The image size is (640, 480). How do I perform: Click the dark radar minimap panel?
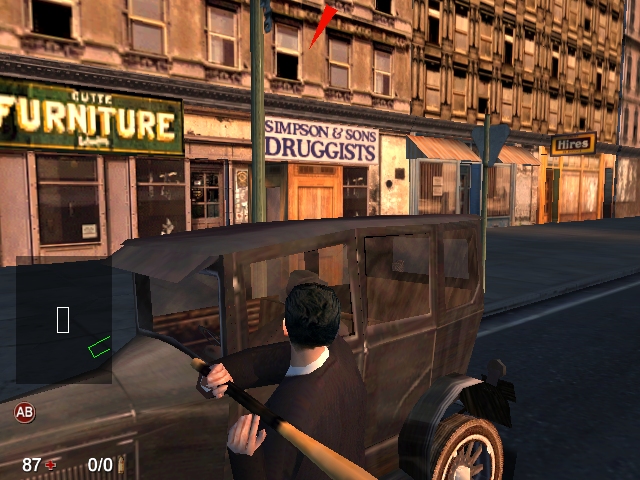pos(63,320)
